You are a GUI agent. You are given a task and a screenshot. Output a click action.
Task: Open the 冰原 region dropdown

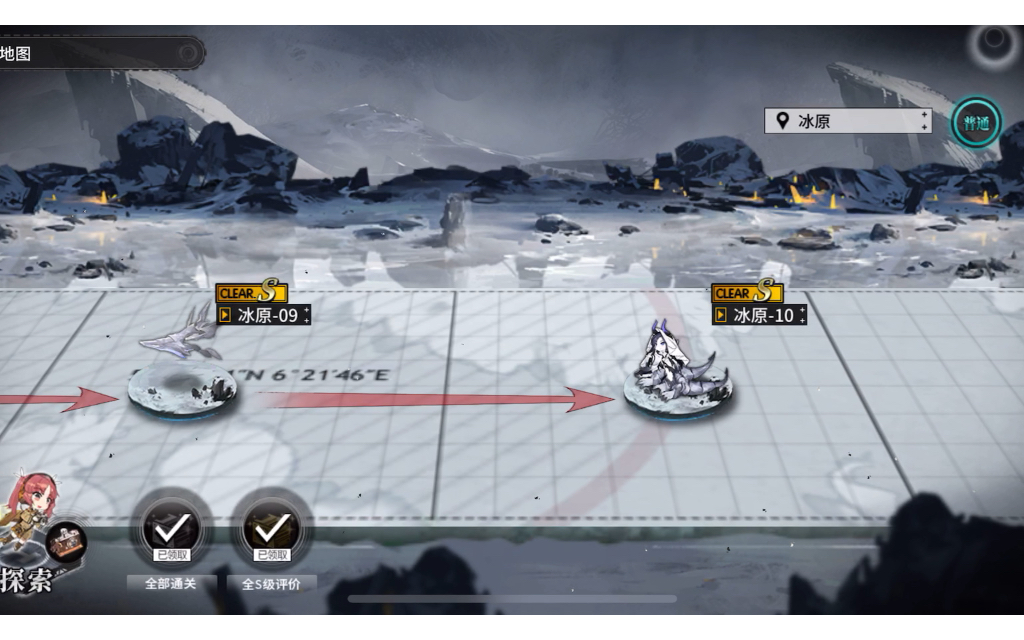point(848,121)
